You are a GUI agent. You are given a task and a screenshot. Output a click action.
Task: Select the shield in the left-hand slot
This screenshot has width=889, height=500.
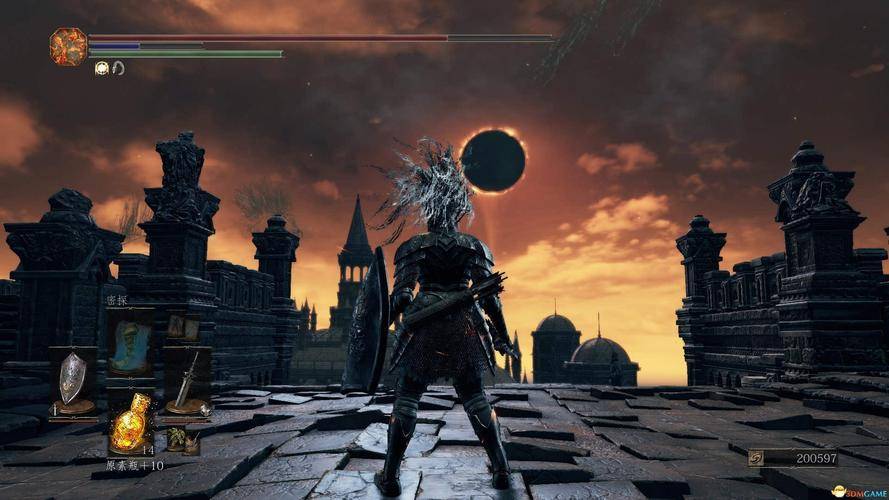[x=72, y=380]
